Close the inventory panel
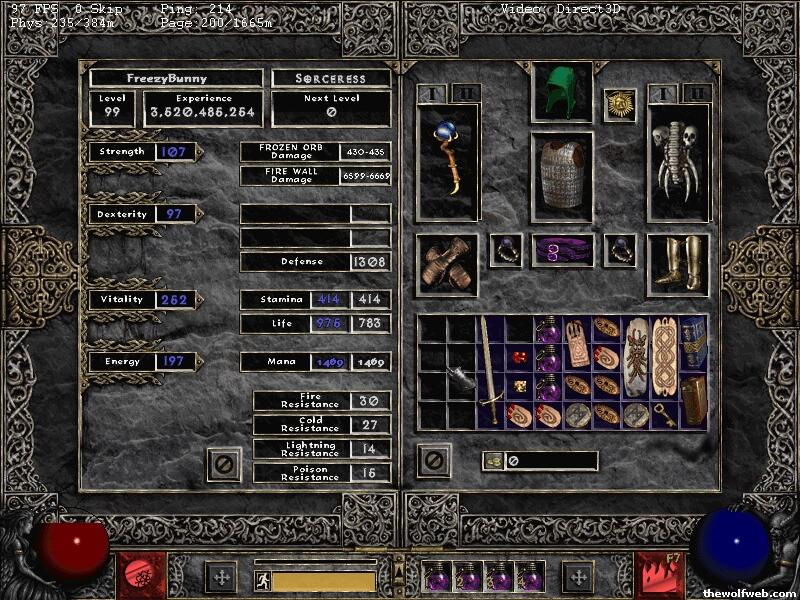The width and height of the screenshot is (800, 600). coord(434,461)
